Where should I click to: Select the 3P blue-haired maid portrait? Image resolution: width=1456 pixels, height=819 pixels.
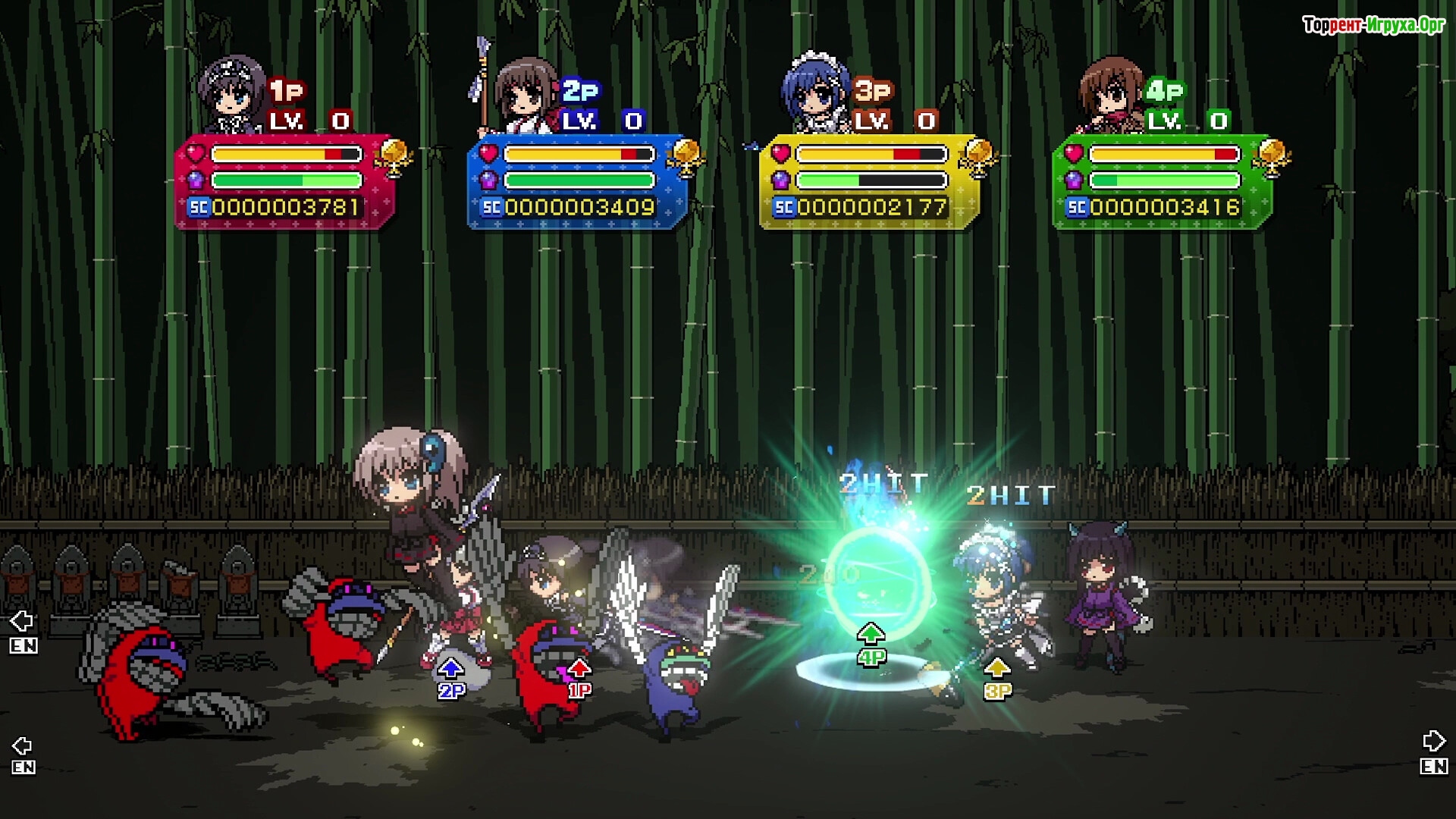[x=816, y=96]
